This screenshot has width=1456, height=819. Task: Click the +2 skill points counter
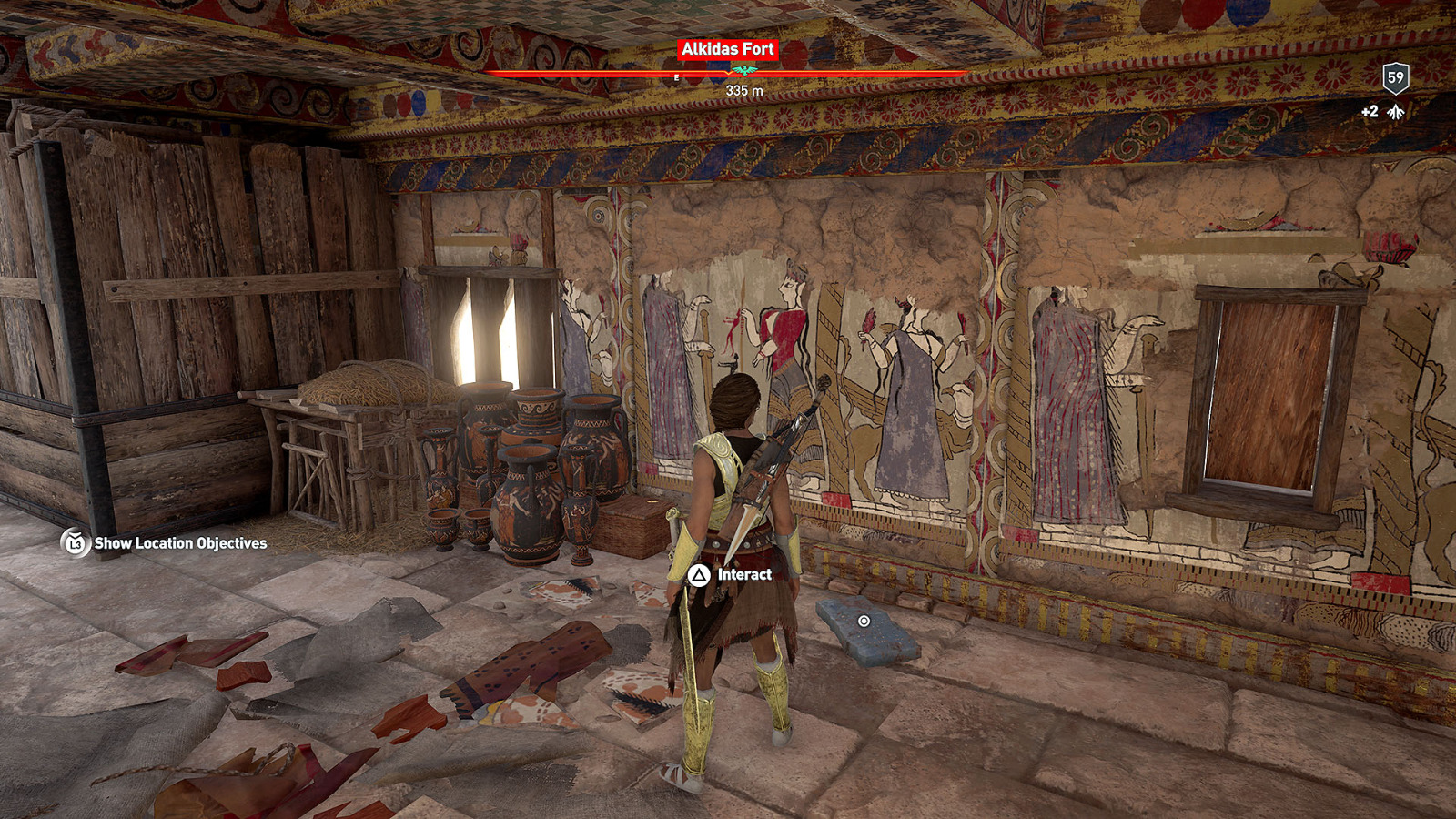point(1370,110)
